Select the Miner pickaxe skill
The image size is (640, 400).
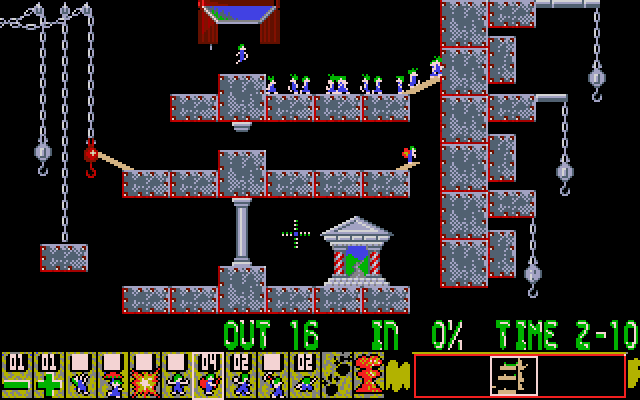click(272, 375)
